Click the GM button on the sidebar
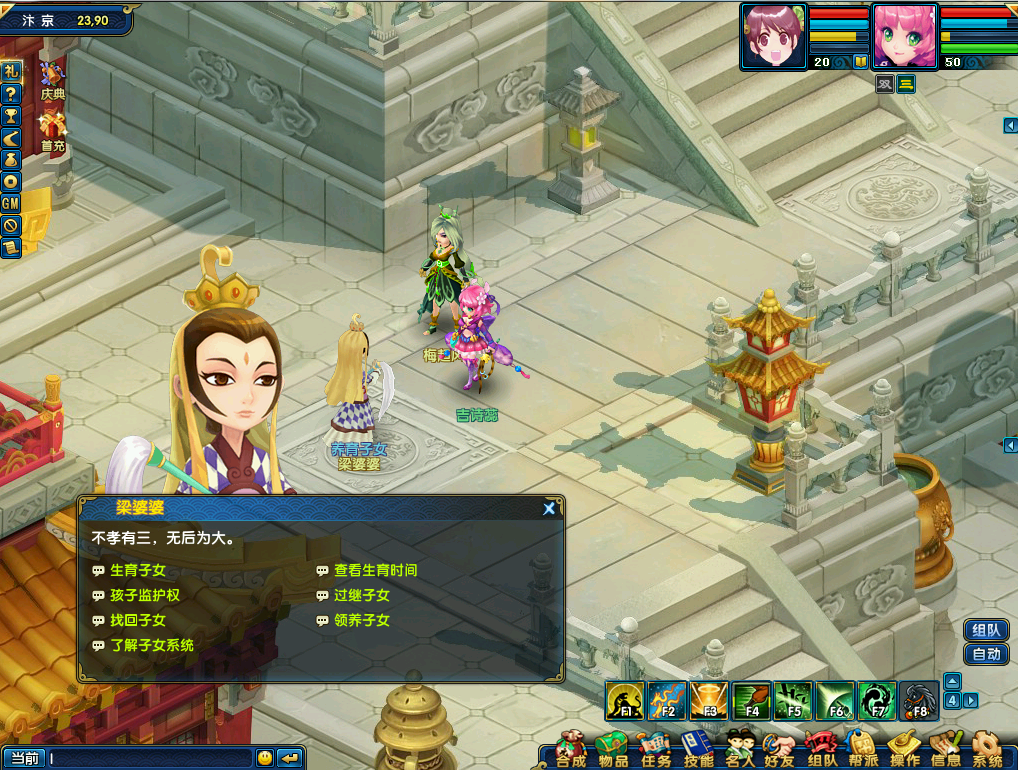Screen dimensions: 1018x770 tap(11, 203)
